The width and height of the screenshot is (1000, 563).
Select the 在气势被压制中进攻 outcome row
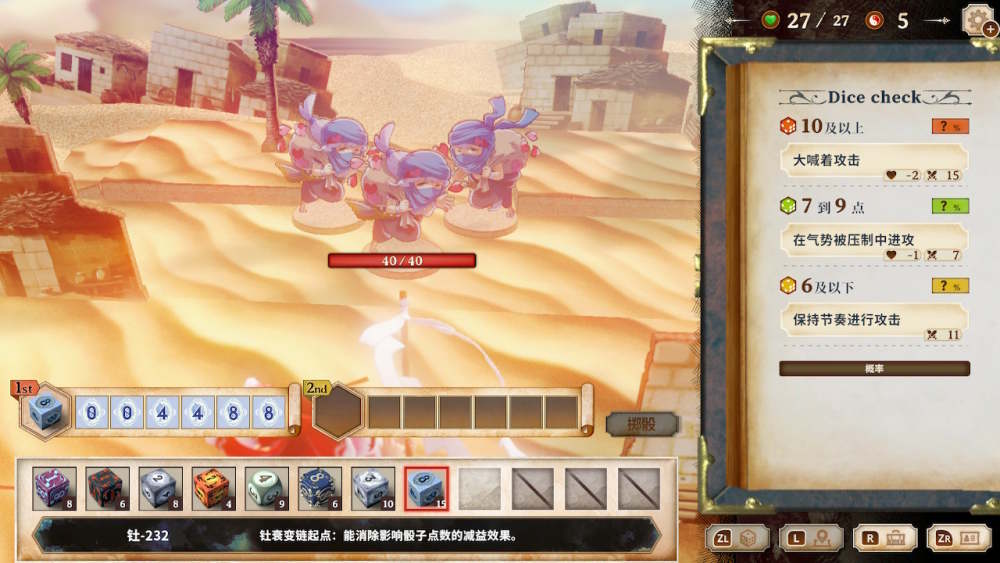click(874, 241)
